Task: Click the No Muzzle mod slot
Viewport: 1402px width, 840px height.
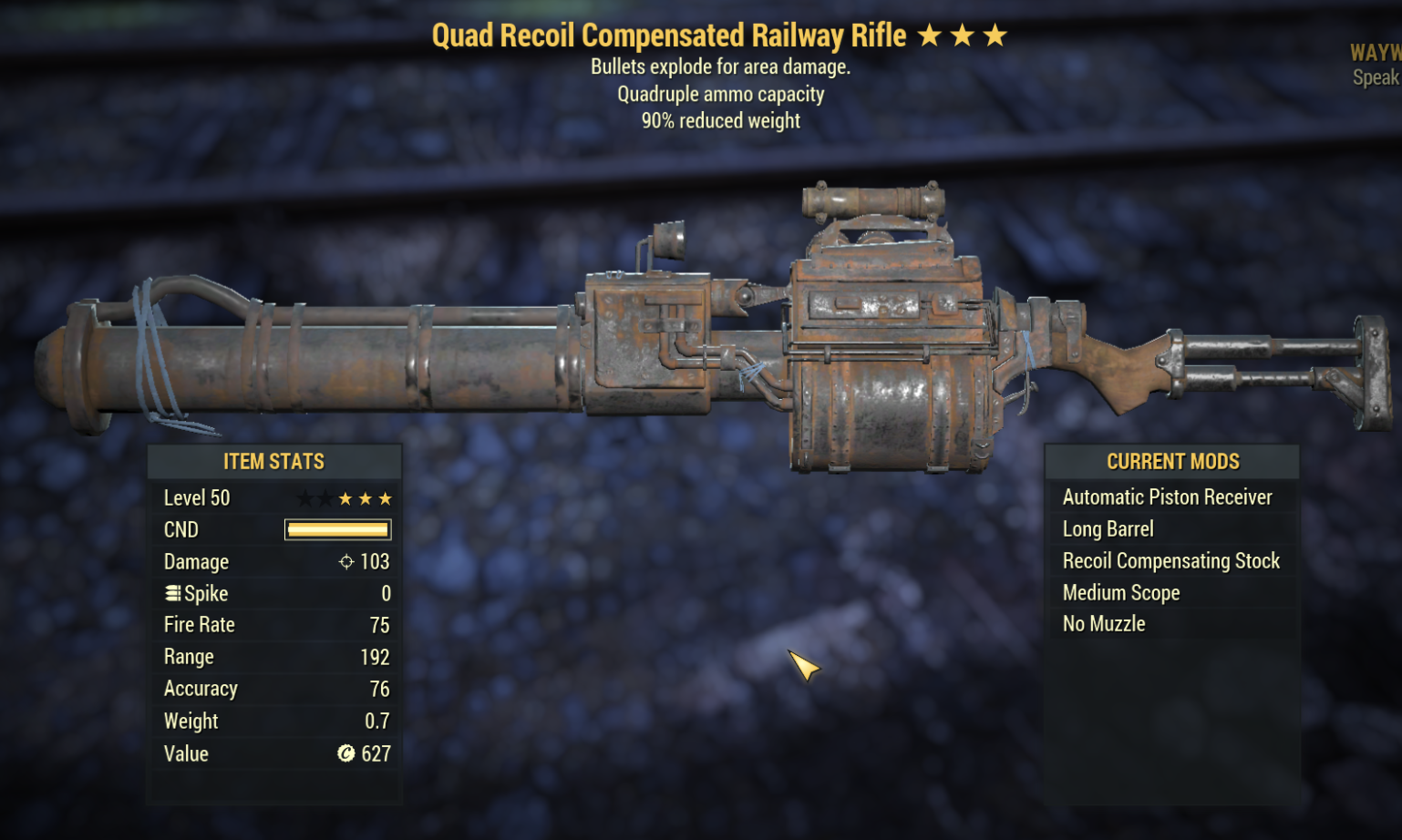Action: [1103, 623]
